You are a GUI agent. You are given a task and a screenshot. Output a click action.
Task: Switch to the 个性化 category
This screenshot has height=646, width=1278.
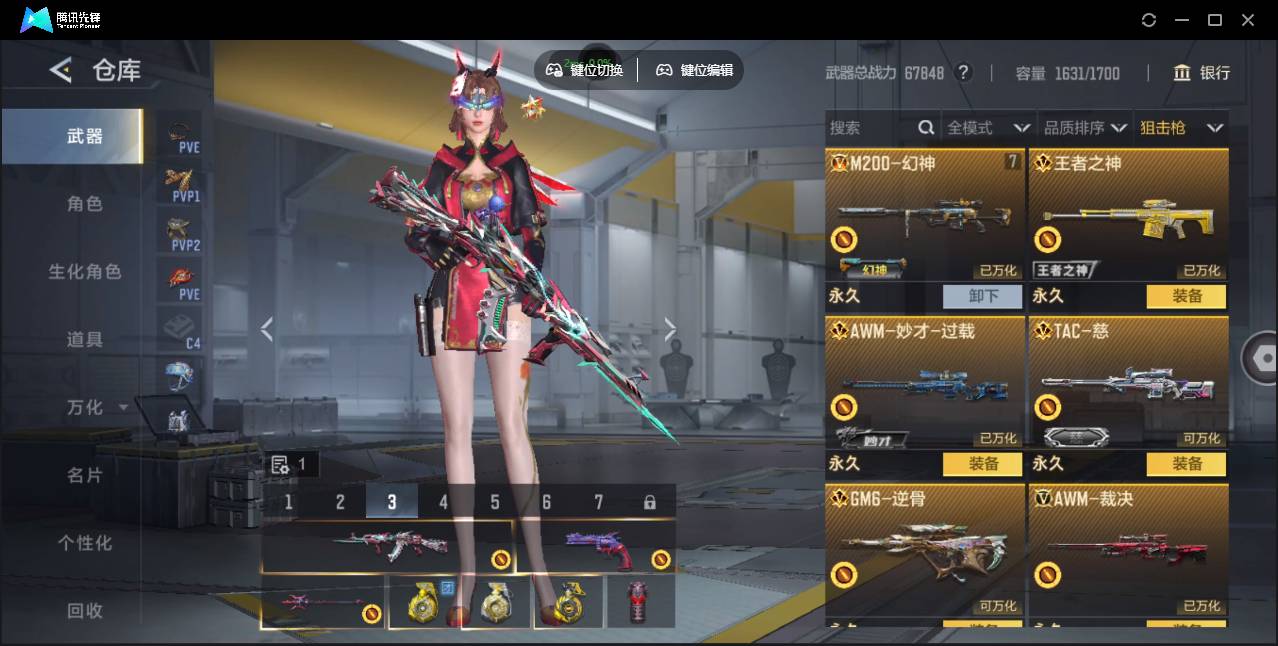85,543
